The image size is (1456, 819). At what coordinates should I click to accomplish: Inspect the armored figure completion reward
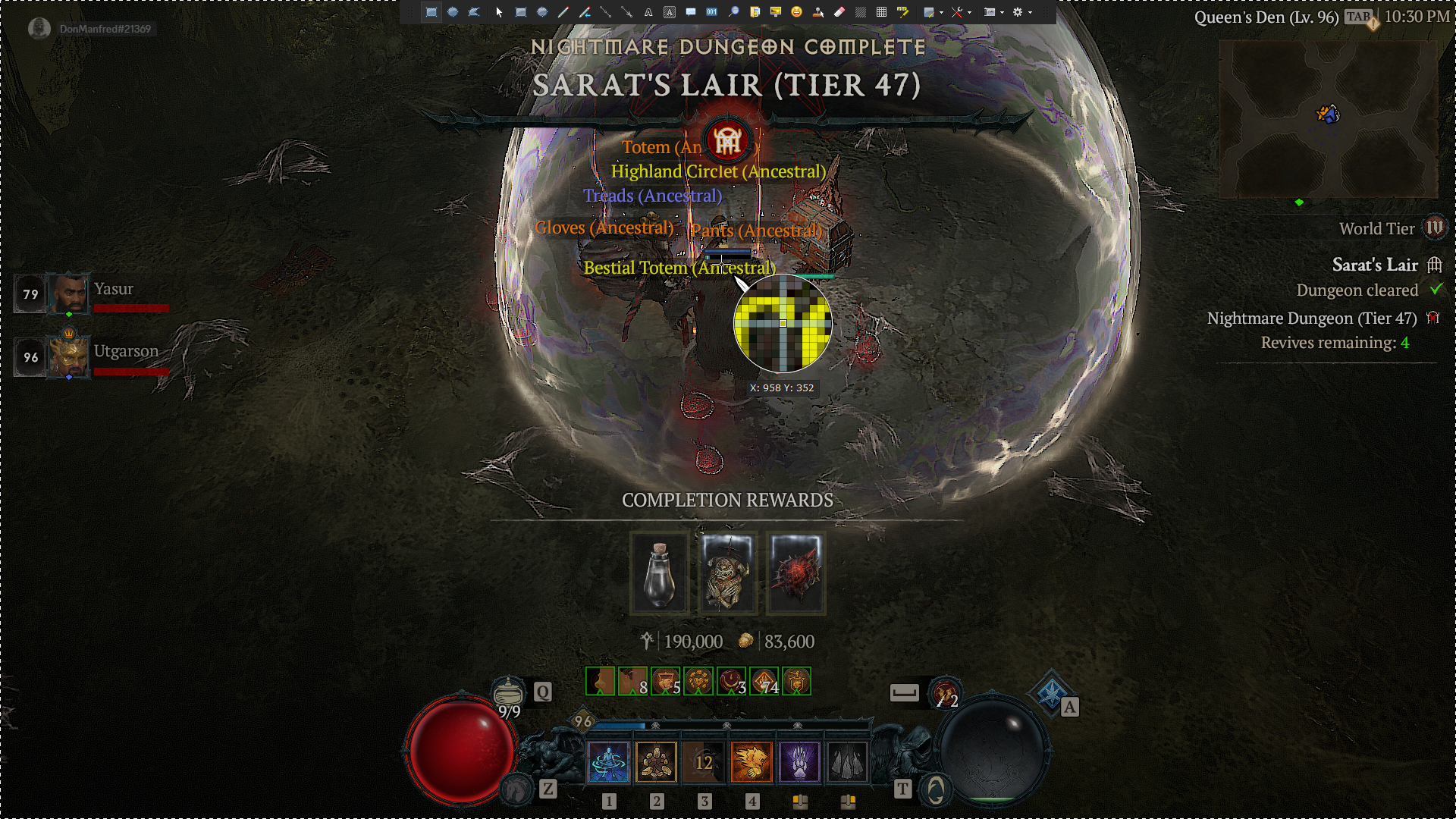click(x=727, y=573)
